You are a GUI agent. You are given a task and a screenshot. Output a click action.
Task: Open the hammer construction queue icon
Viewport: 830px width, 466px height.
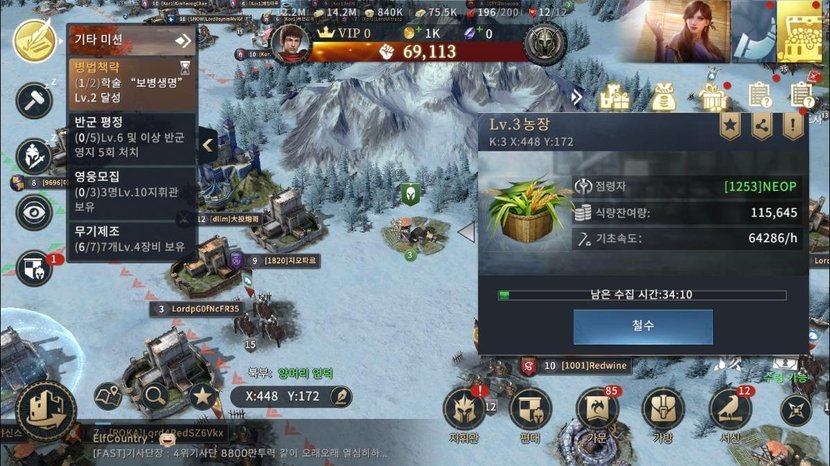(34, 99)
